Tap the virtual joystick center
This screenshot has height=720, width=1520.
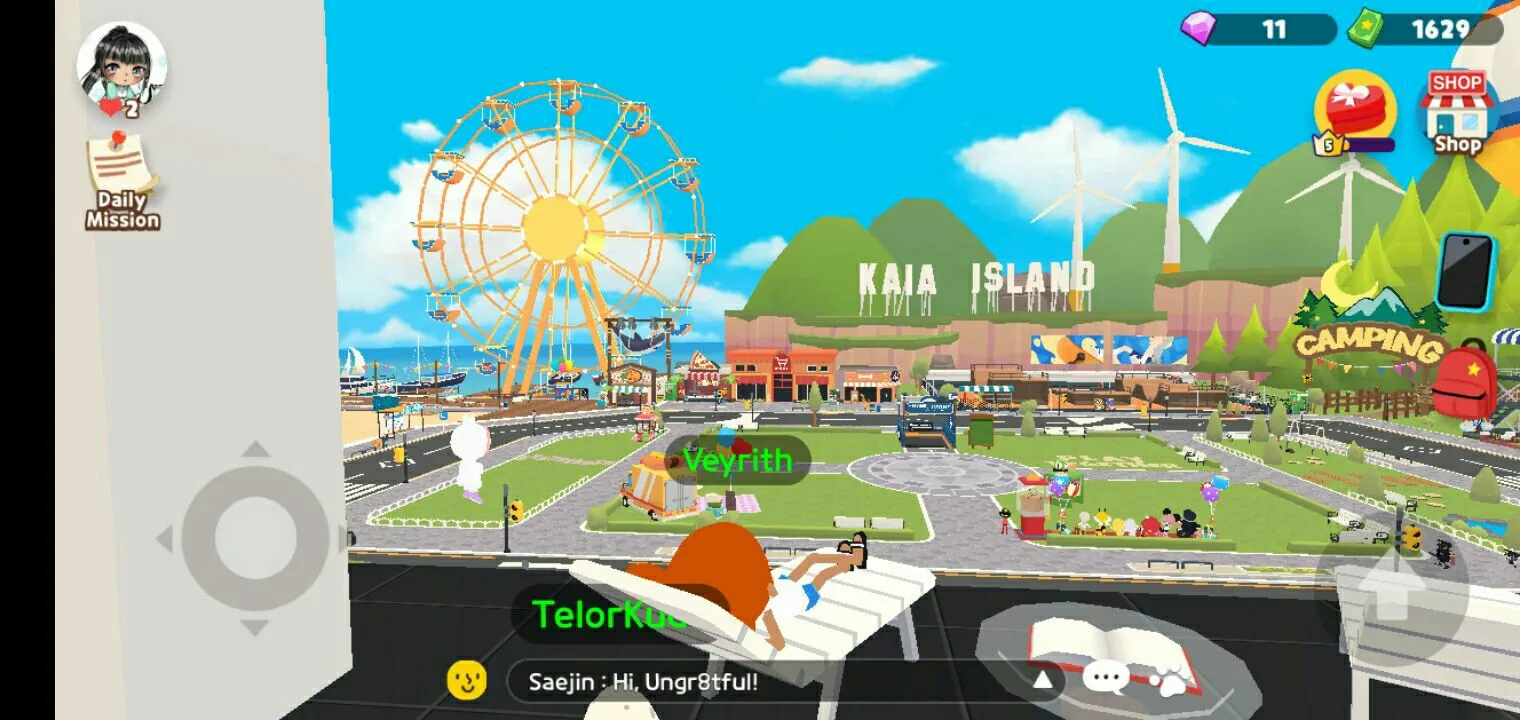(x=255, y=538)
